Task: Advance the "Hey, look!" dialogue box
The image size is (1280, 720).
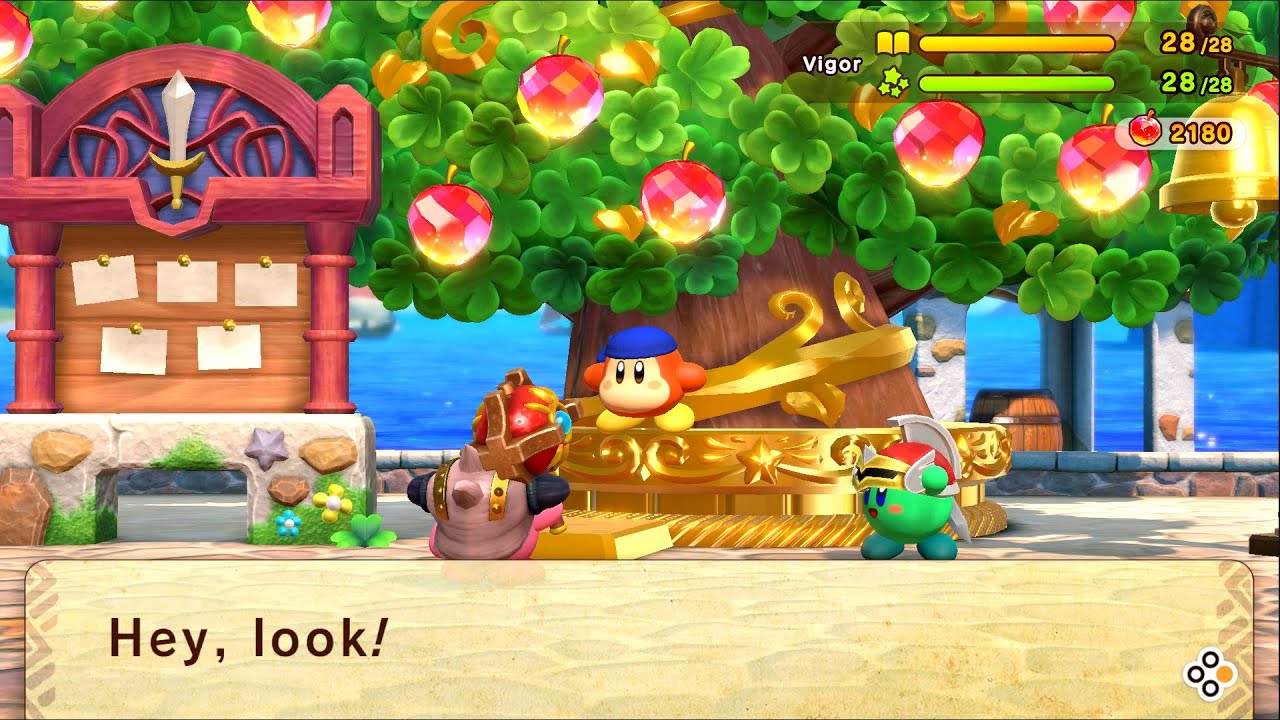Action: click(1209, 674)
